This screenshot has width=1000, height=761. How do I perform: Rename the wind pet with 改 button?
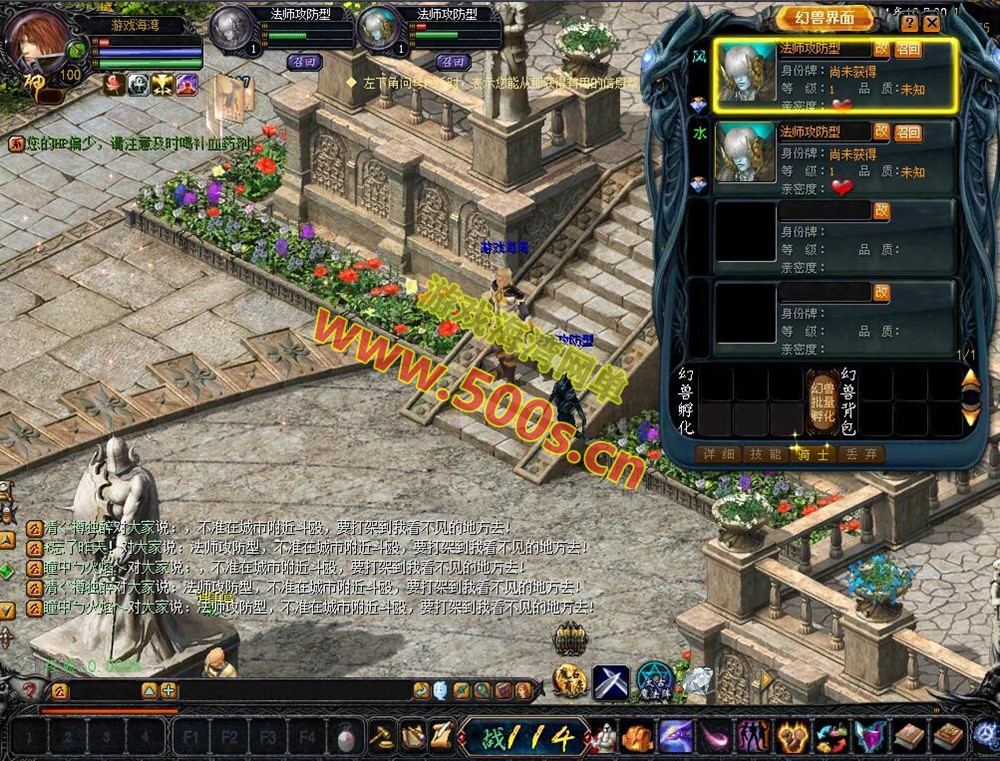[881, 48]
